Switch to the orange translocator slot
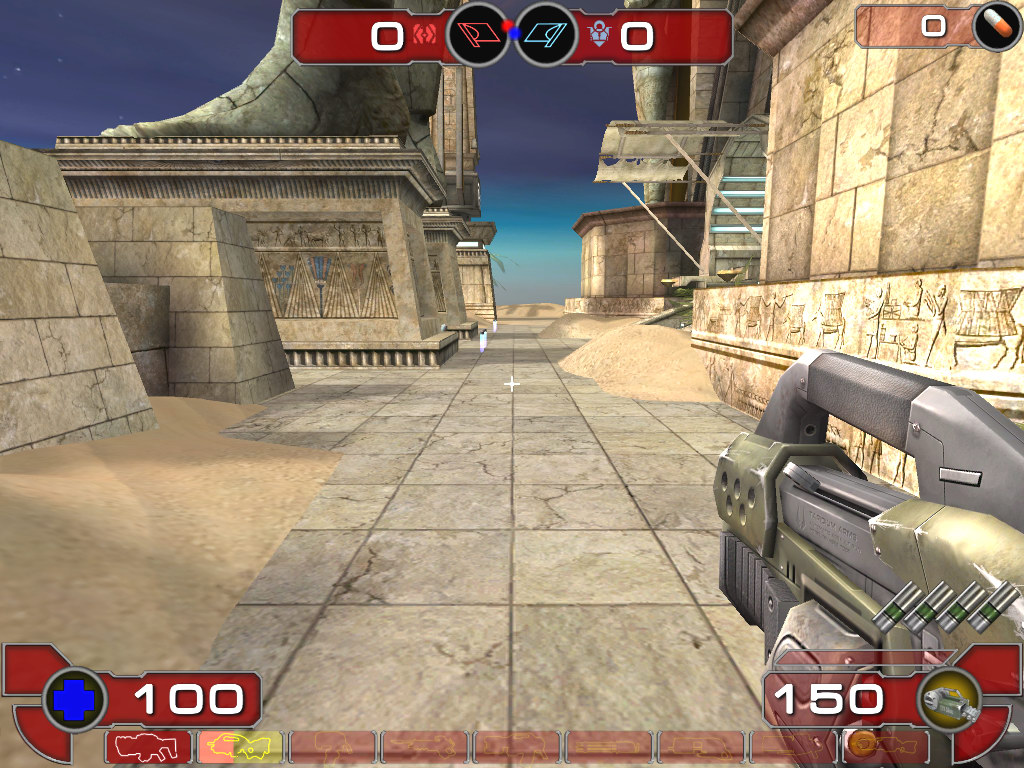Viewport: 1024px width, 768px height. [x=885, y=747]
